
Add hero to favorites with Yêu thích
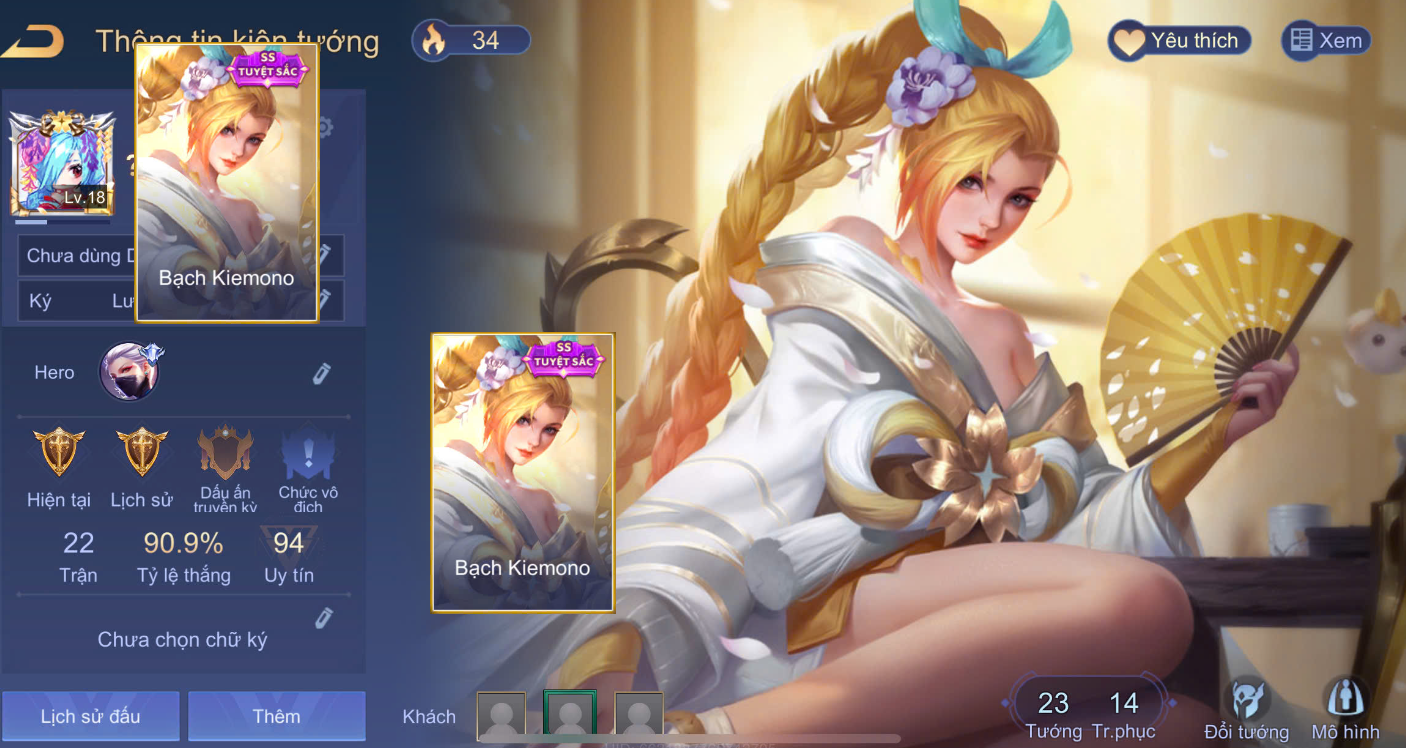click(1179, 41)
